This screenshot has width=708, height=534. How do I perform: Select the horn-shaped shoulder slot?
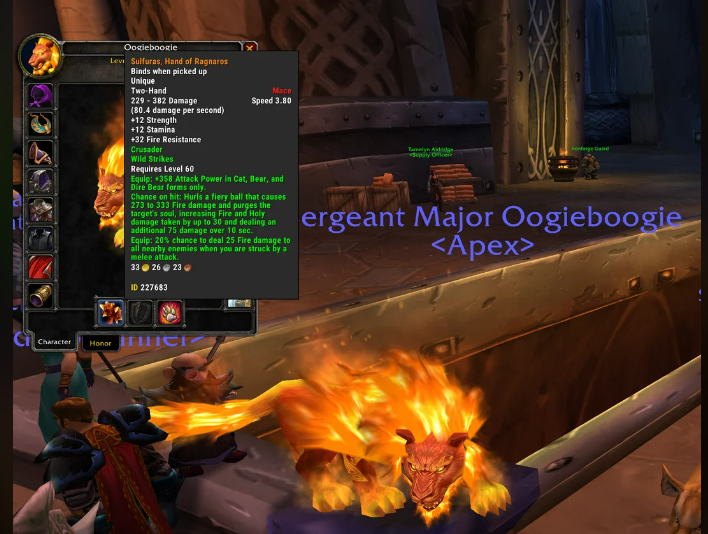click(41, 153)
